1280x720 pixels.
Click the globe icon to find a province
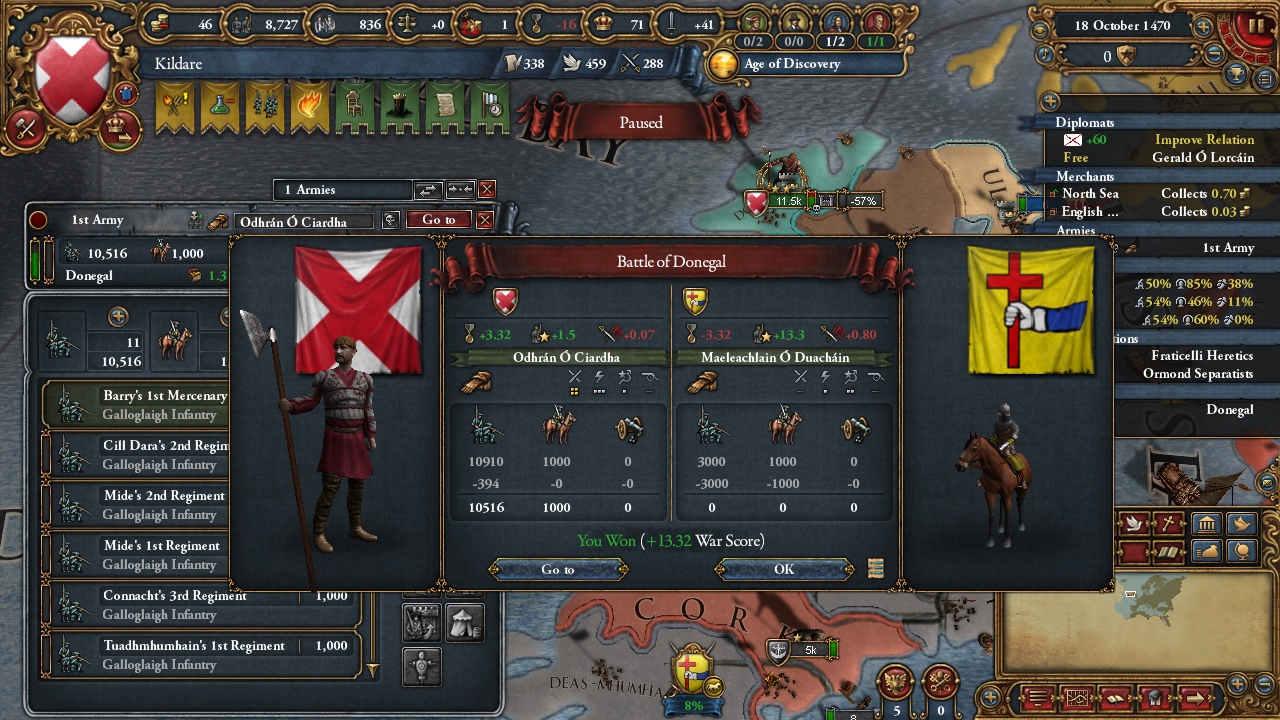pos(1241,550)
